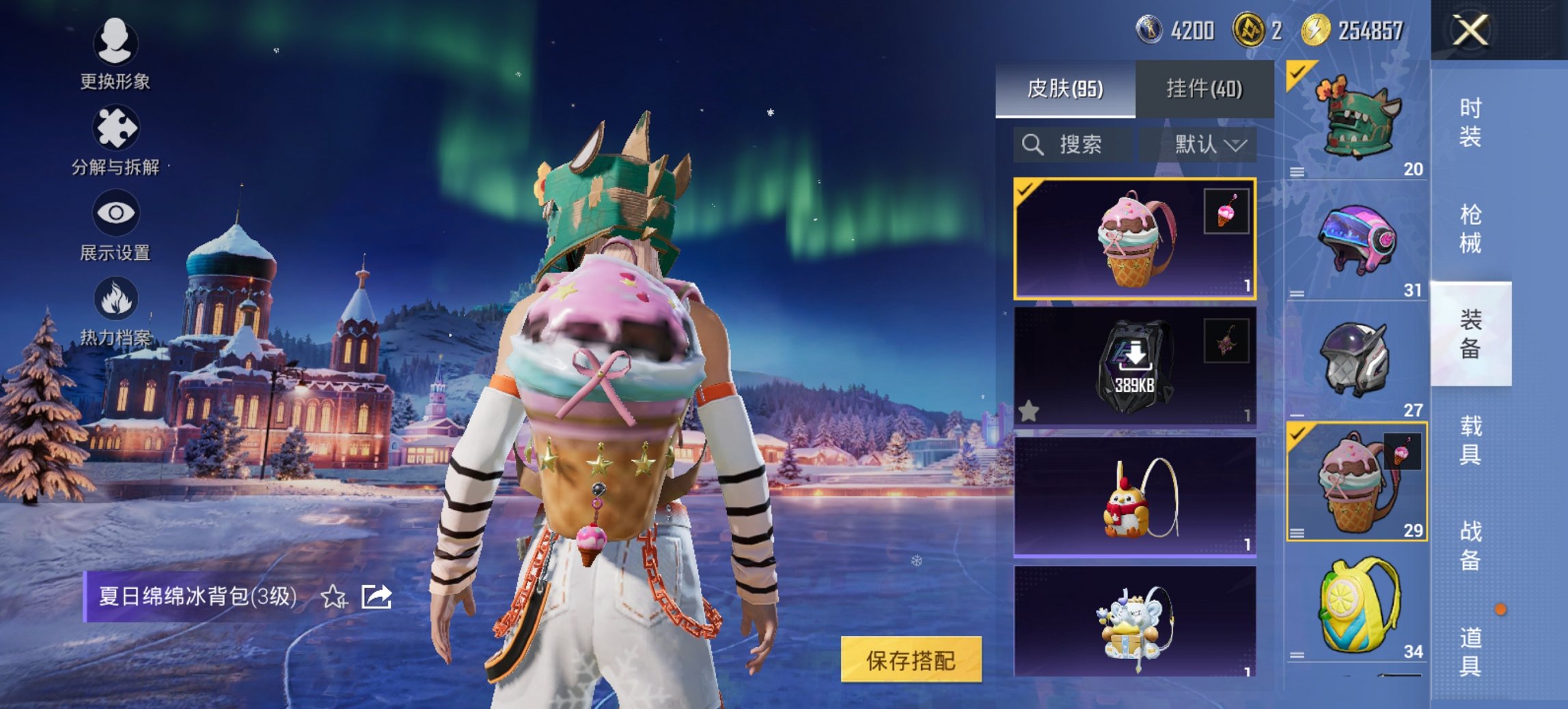Open the 枪械 firearms category
This screenshot has height=709, width=1568.
[1470, 229]
